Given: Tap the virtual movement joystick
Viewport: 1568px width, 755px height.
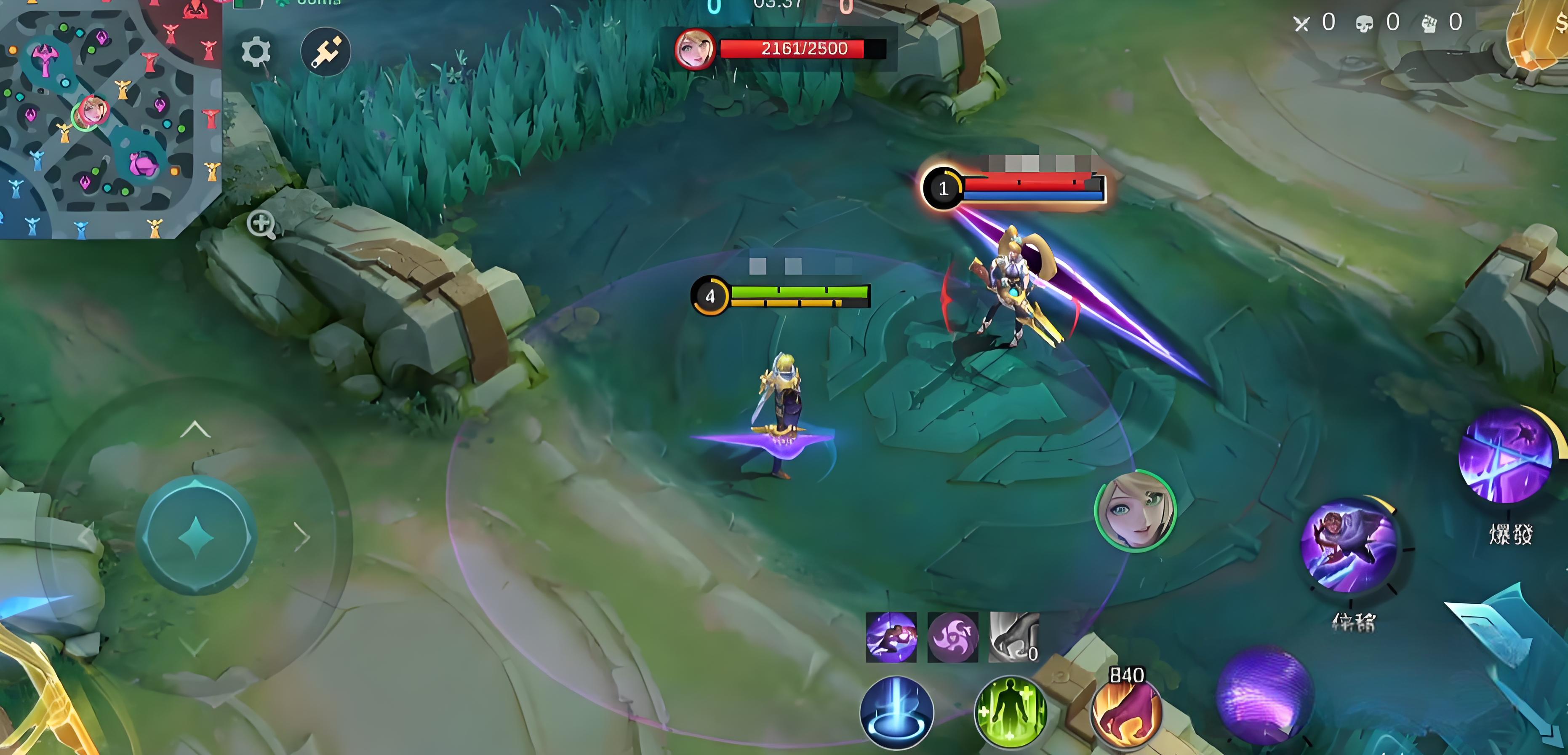Looking at the screenshot, I should [196, 536].
